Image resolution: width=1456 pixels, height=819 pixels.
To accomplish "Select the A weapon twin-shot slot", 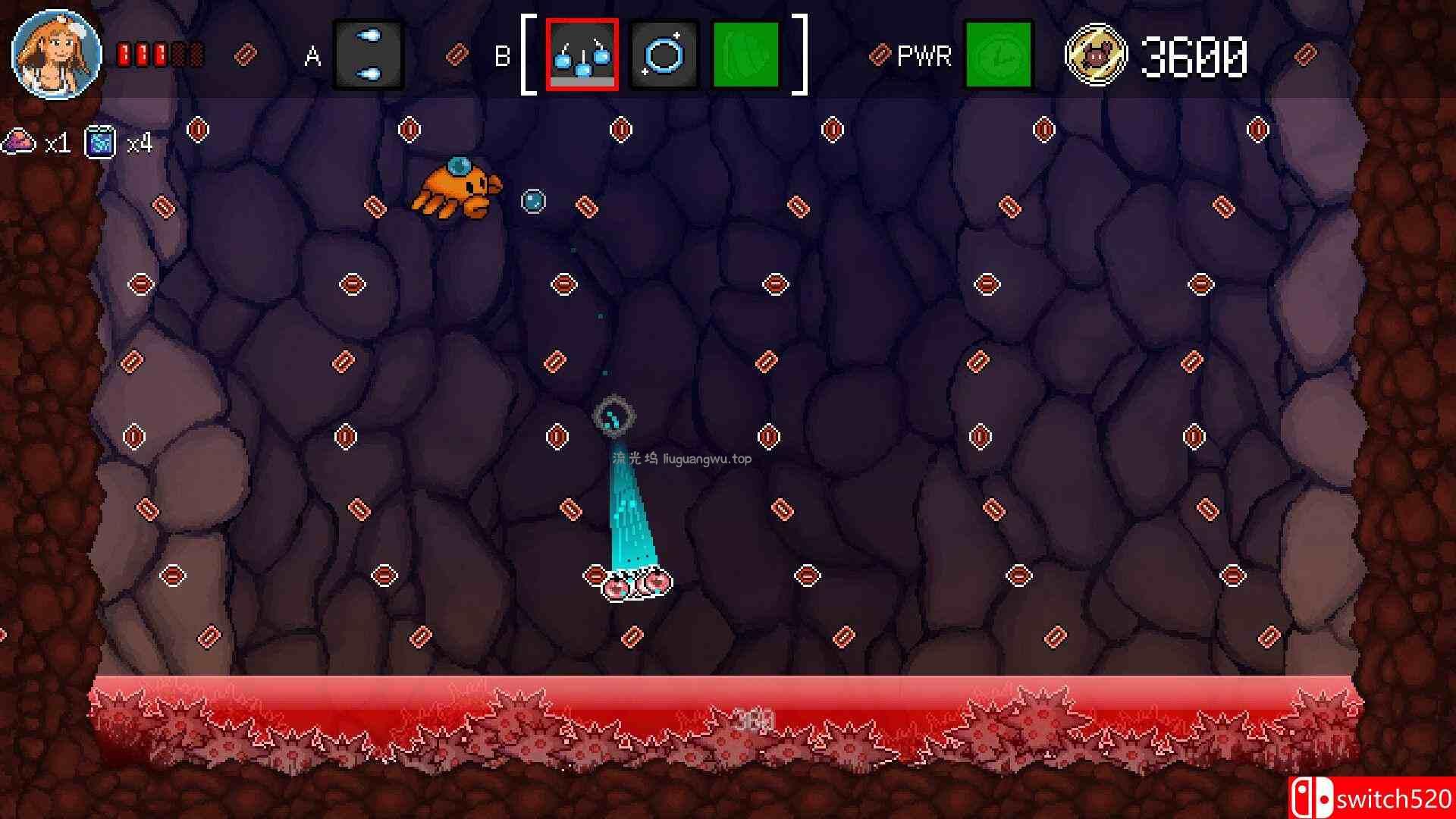I will [x=369, y=55].
